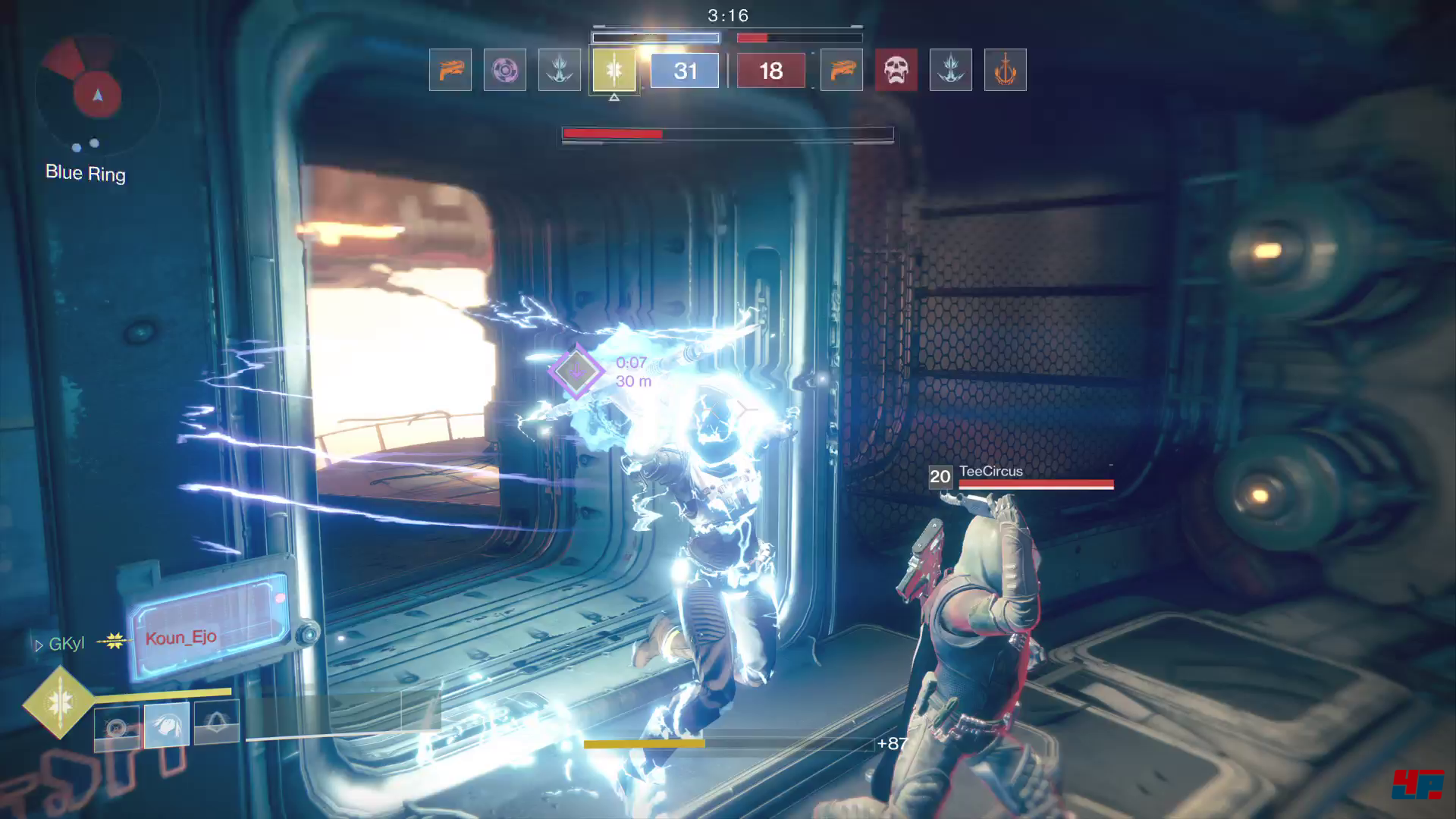Activate the class ability icon
Image resolution: width=1456 pixels, height=819 pixels.
pyautogui.click(x=217, y=724)
